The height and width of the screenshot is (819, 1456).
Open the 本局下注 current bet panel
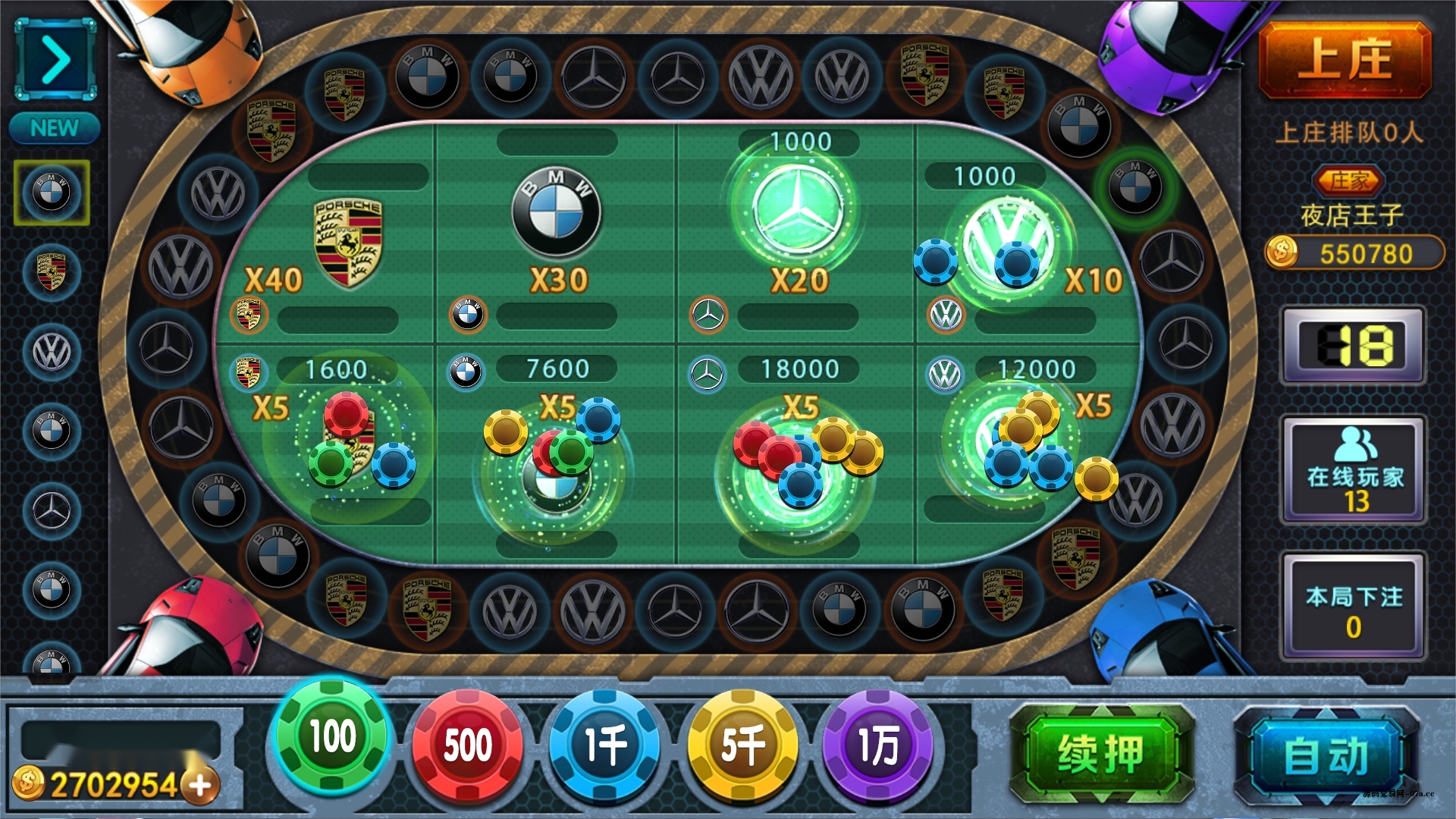pyautogui.click(x=1354, y=608)
